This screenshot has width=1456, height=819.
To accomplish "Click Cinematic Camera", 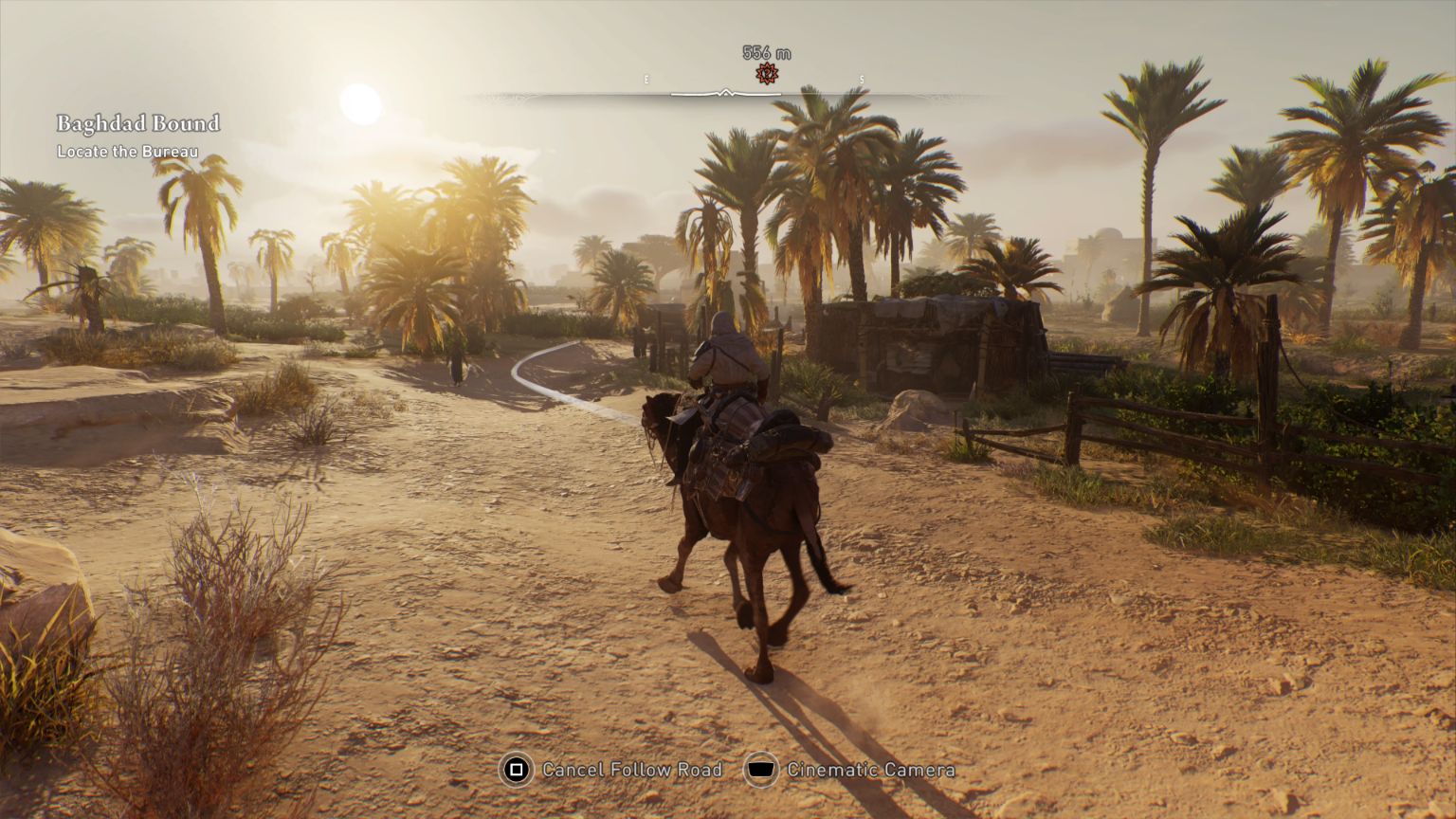I will (868, 770).
